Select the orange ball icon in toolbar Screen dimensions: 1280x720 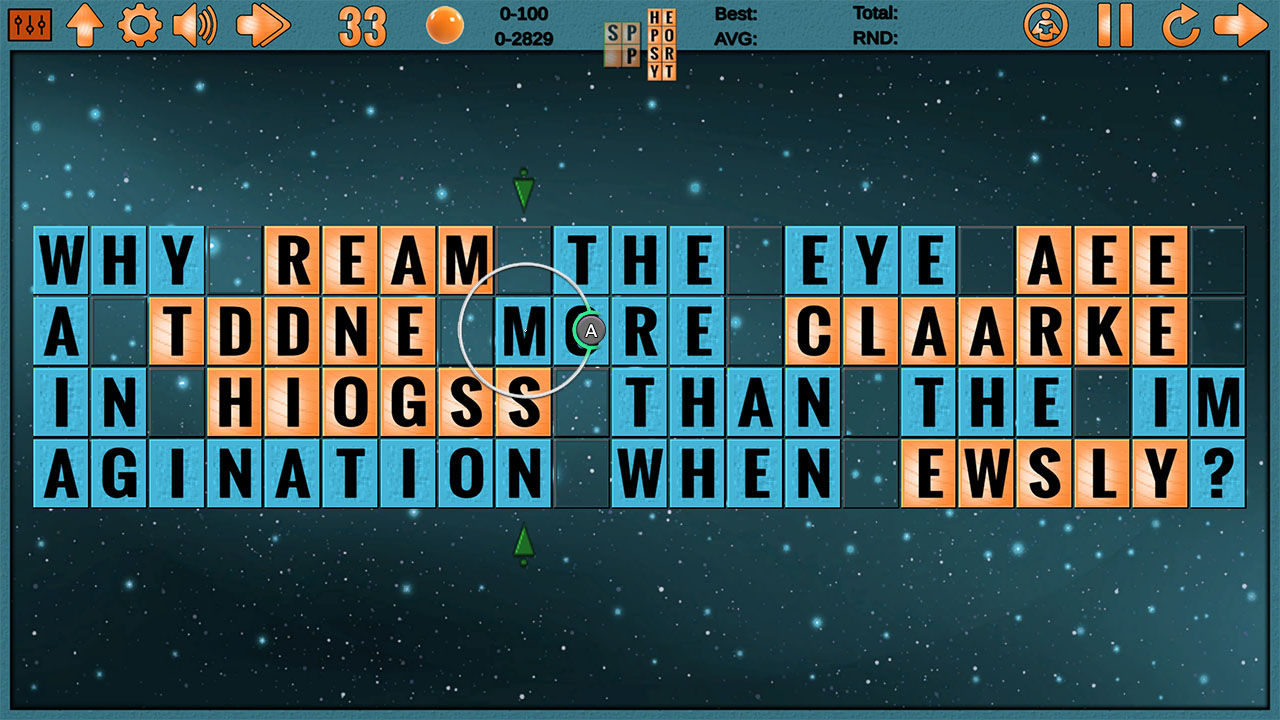[x=444, y=25]
